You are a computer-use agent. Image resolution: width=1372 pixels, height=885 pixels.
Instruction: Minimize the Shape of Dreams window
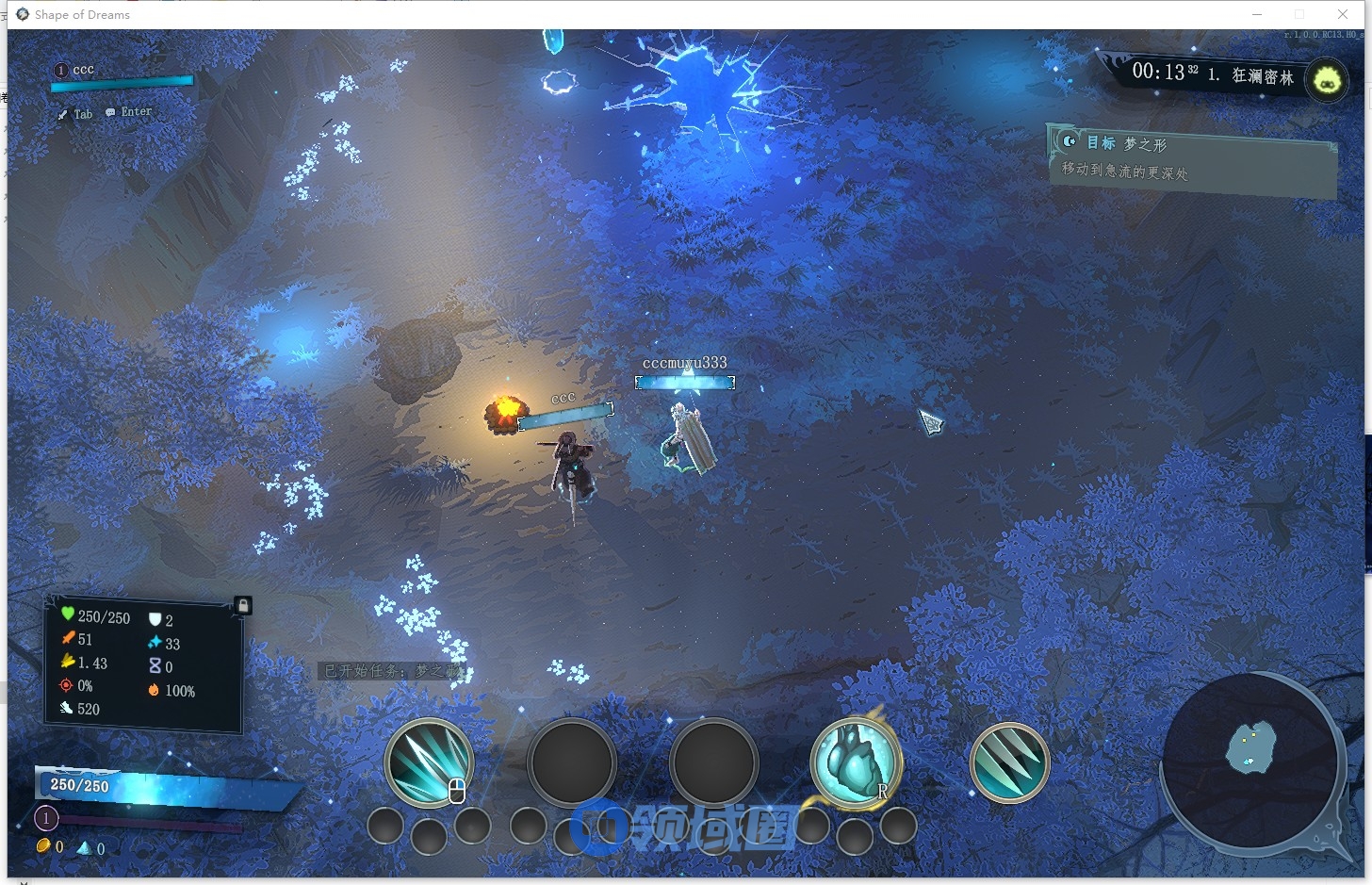[x=1257, y=14]
